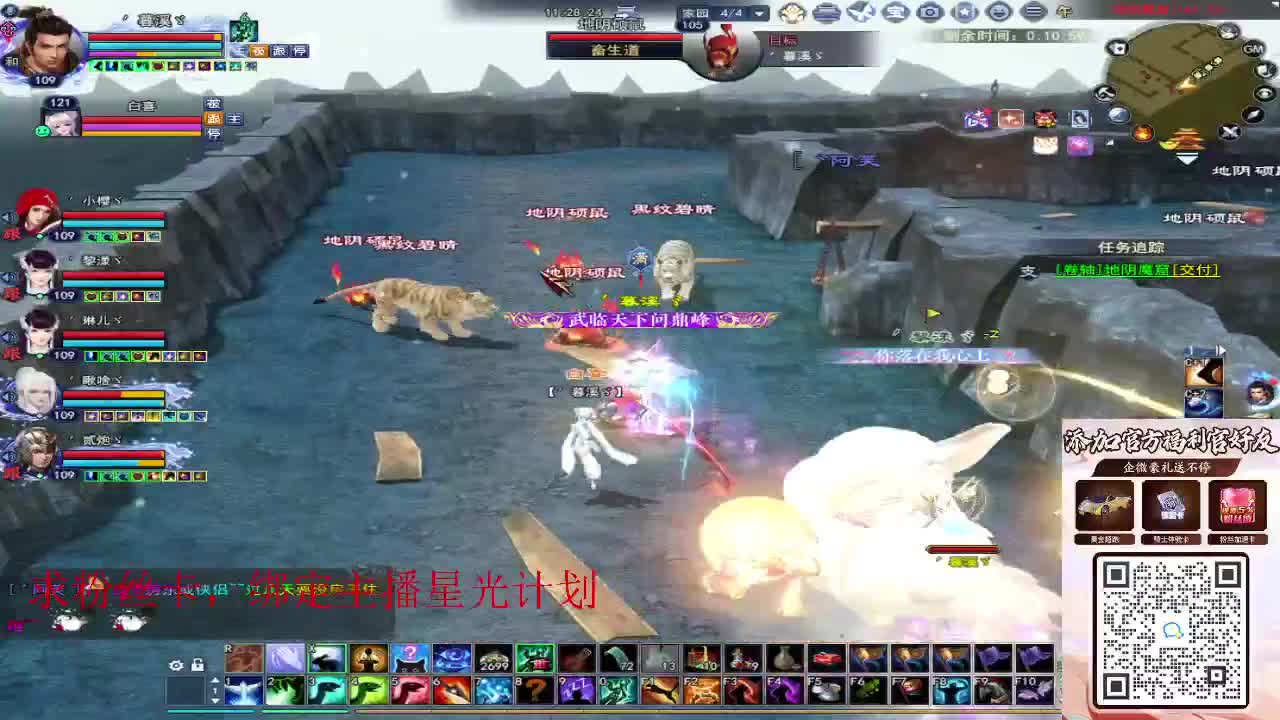Image resolution: width=1280 pixels, height=720 pixels.
Task: Open the 家团 4/4 dropdown arrow
Action: click(x=758, y=14)
